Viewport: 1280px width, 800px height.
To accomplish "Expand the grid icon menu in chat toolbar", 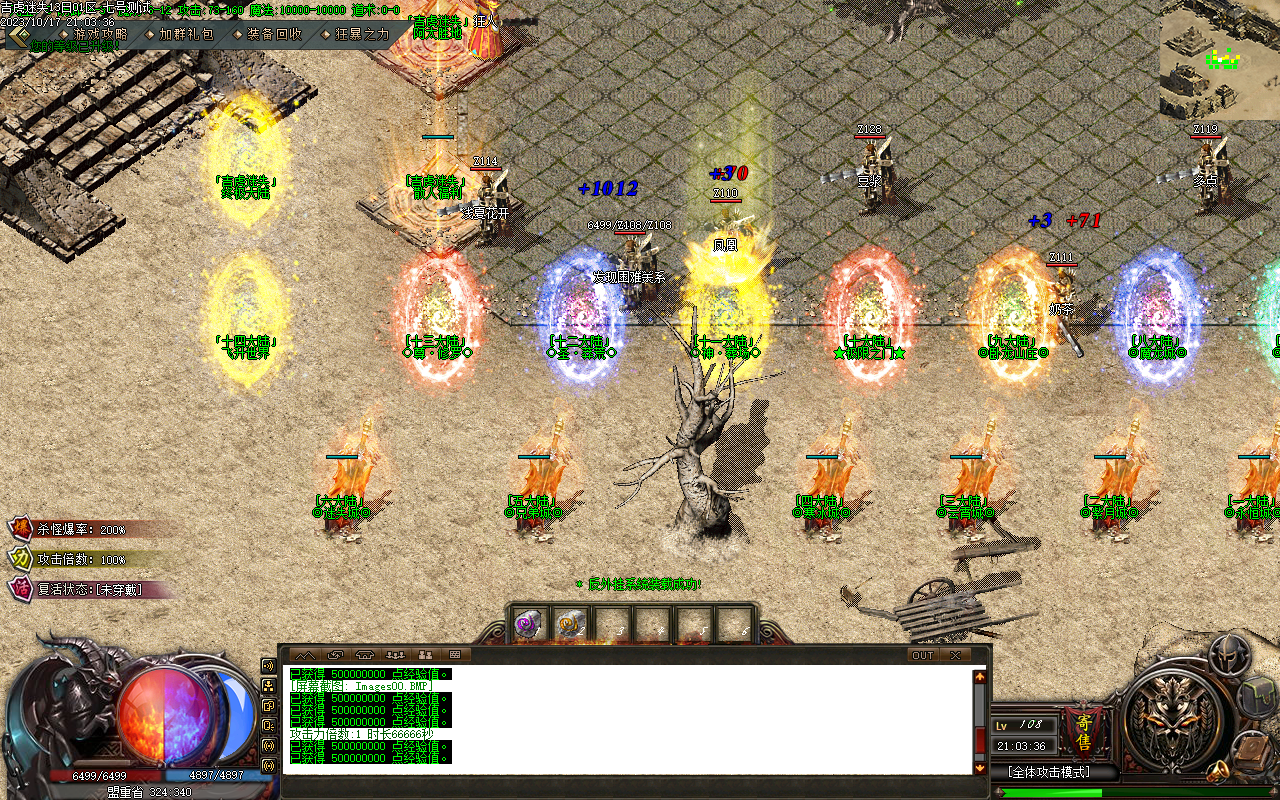I will click(454, 655).
